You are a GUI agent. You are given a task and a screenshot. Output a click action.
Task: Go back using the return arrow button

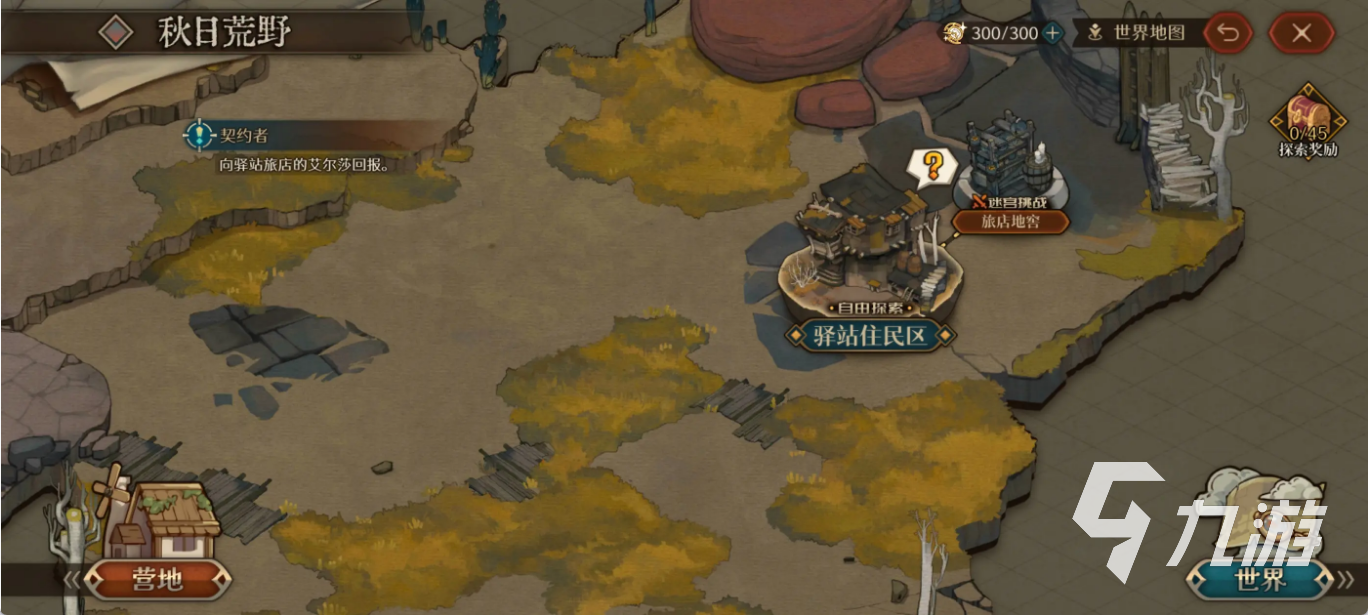tap(1228, 33)
